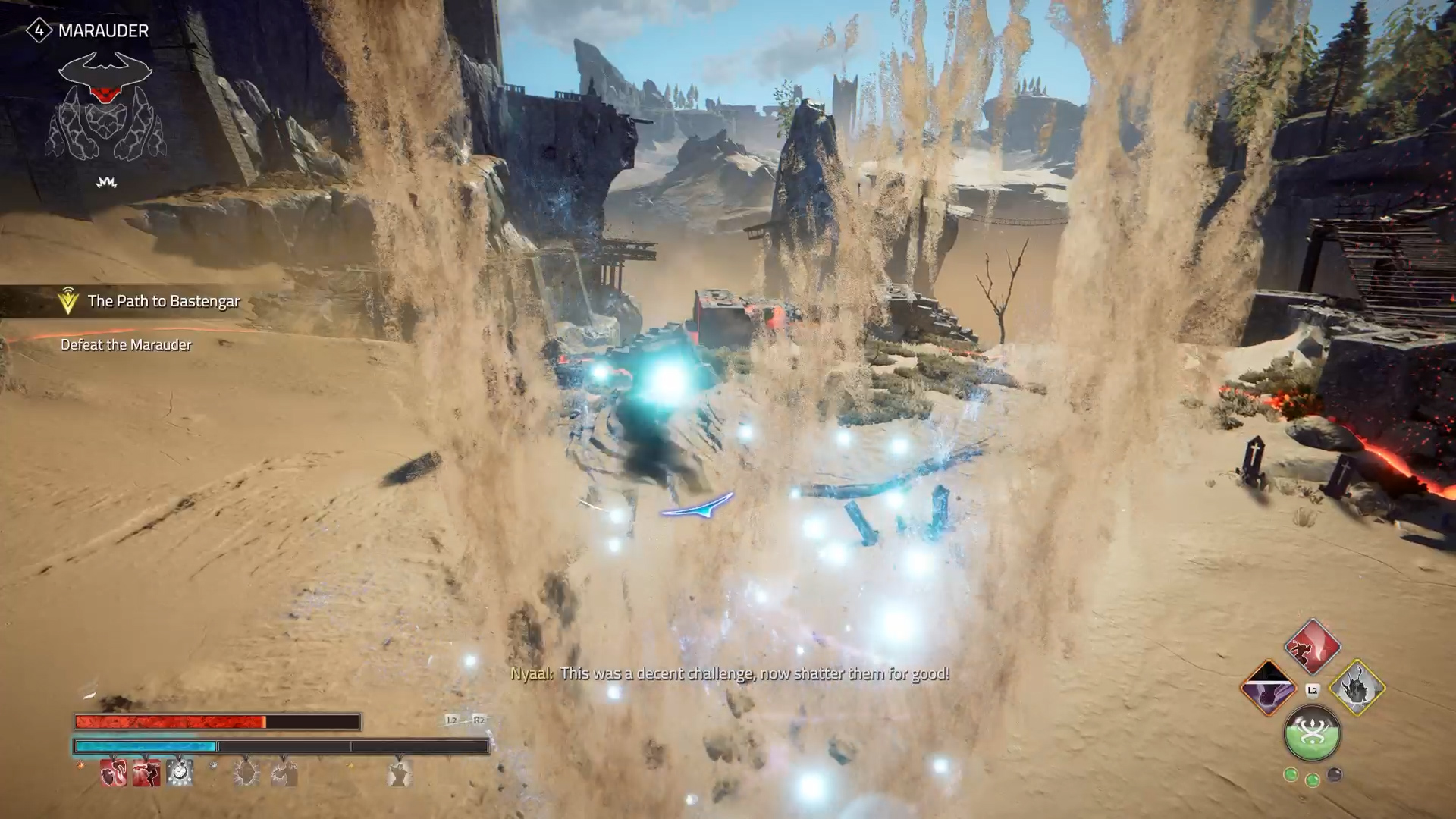The image size is (1456, 819).
Task: Select the flexing figure status icon
Action: pos(400,773)
